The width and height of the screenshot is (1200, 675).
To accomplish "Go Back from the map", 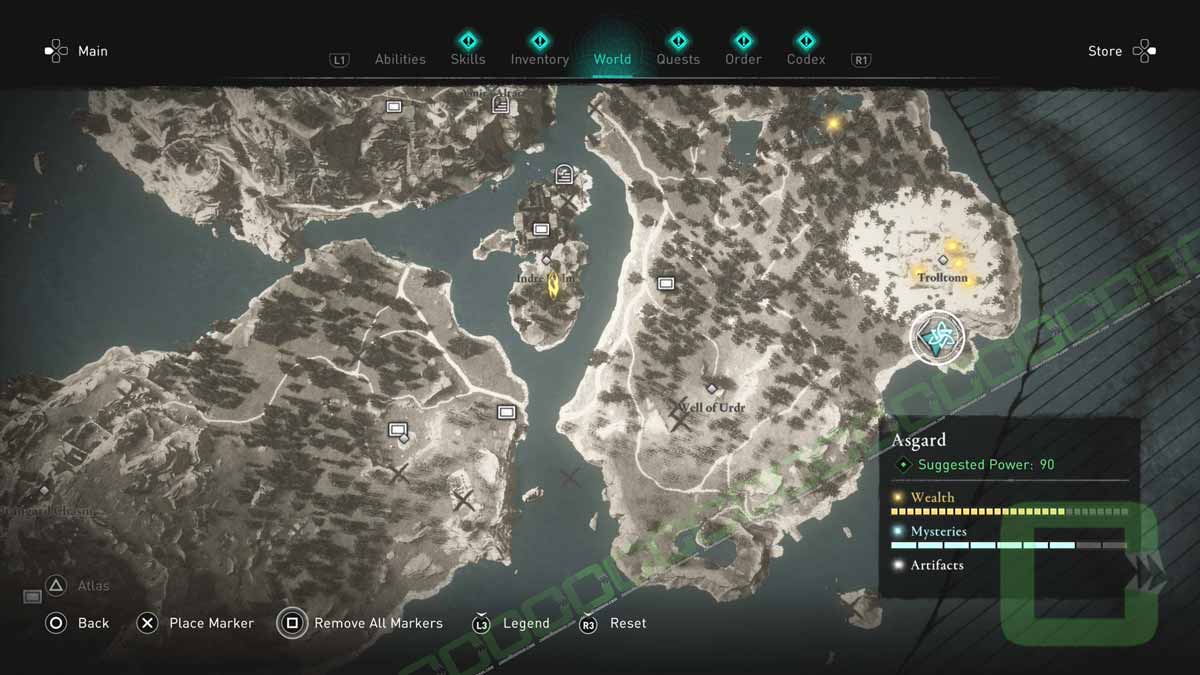I will point(77,623).
